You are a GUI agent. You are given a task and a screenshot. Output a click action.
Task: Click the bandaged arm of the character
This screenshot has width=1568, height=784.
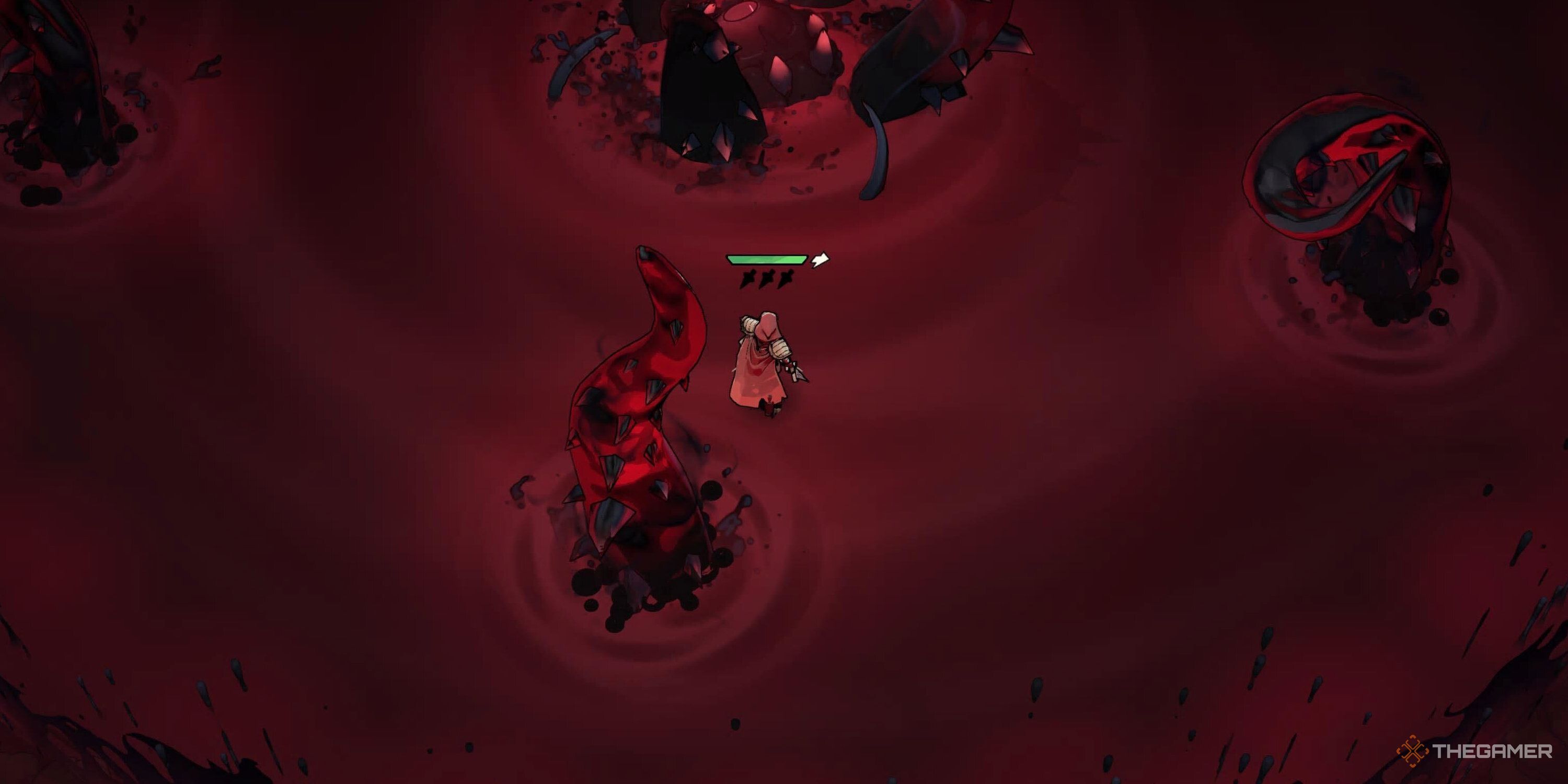click(x=781, y=348)
